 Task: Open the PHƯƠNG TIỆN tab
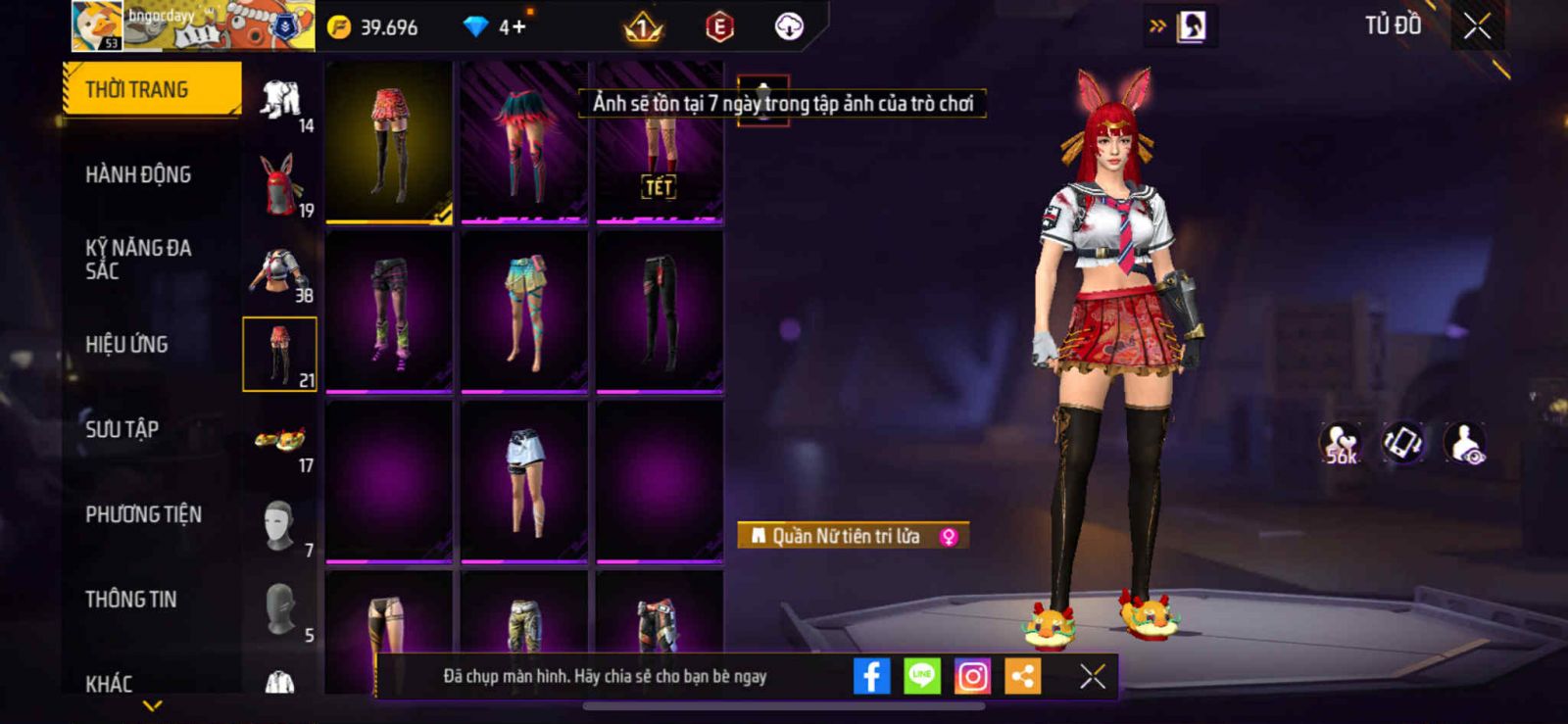(143, 514)
